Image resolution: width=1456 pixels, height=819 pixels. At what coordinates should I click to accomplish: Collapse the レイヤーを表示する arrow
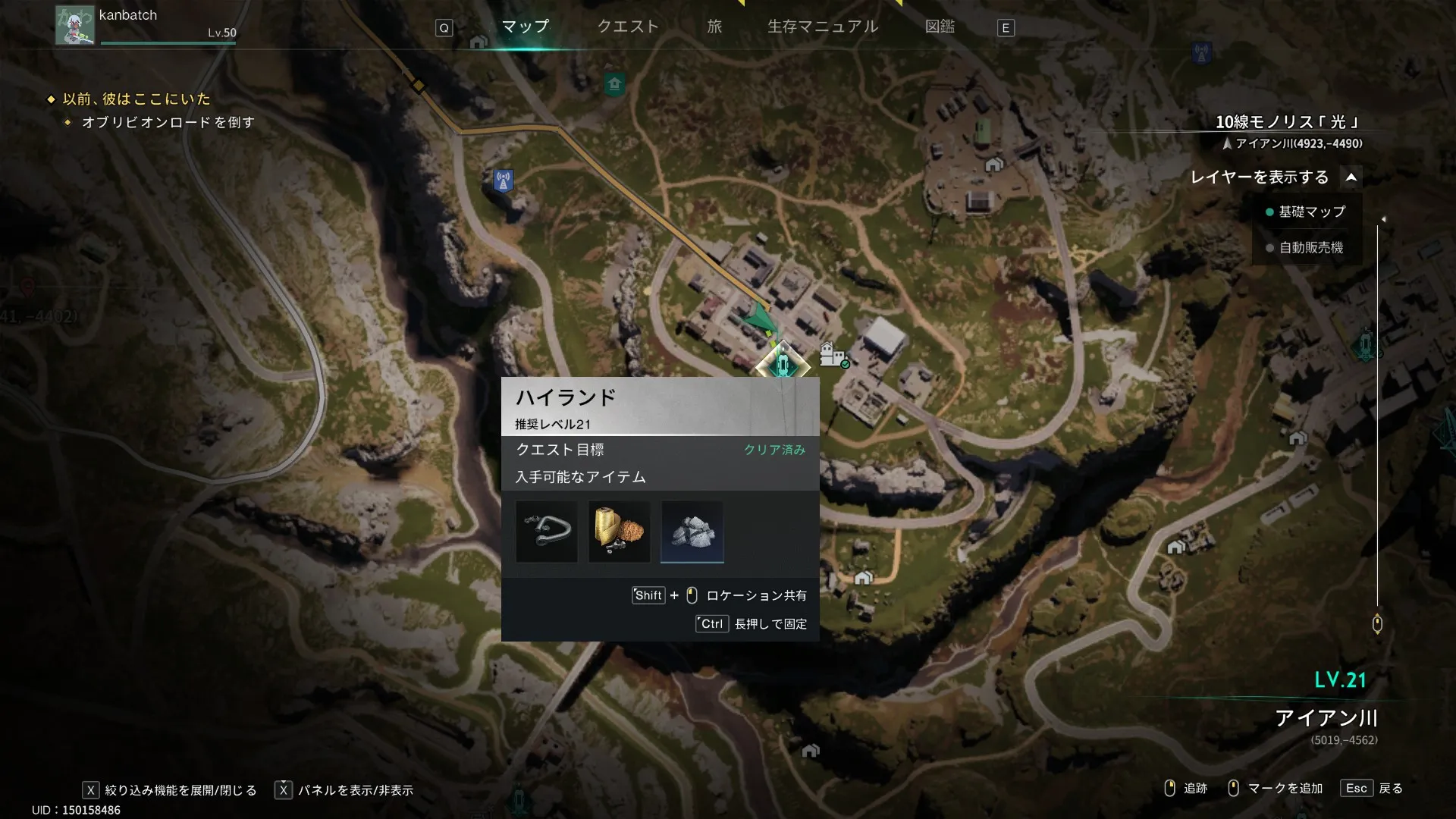click(x=1351, y=177)
